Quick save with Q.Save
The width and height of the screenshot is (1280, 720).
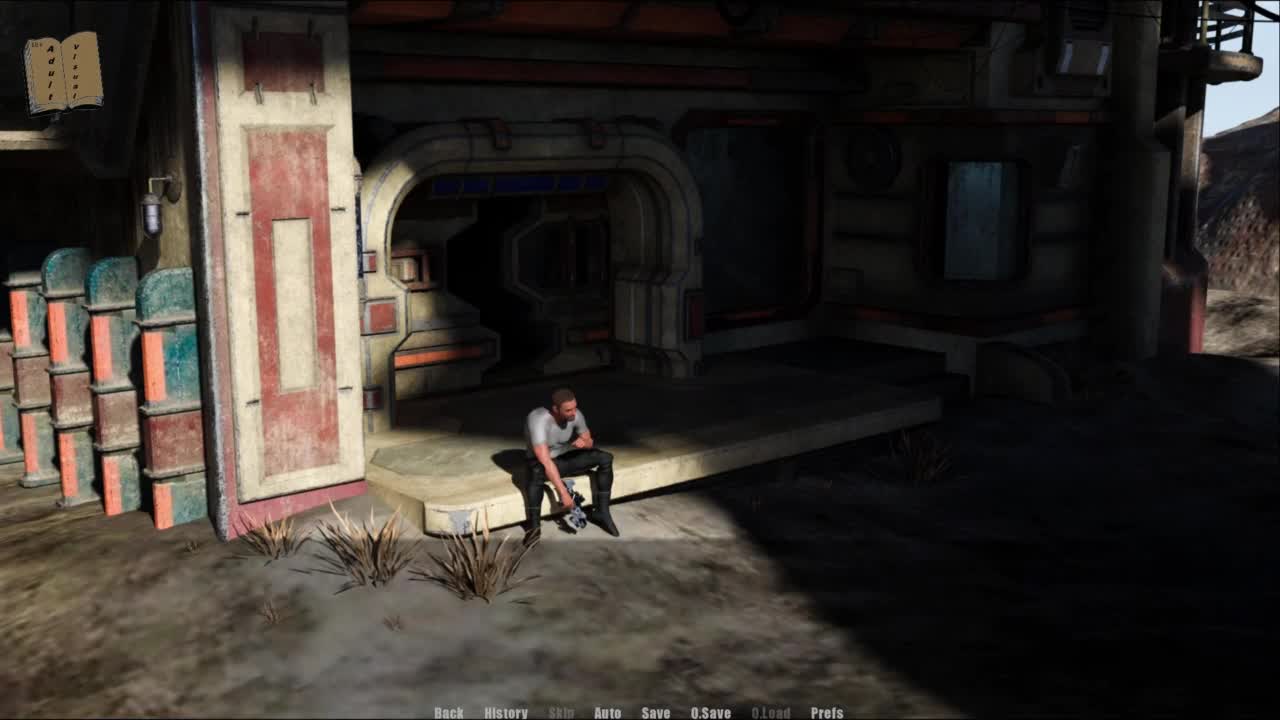pyautogui.click(x=711, y=713)
